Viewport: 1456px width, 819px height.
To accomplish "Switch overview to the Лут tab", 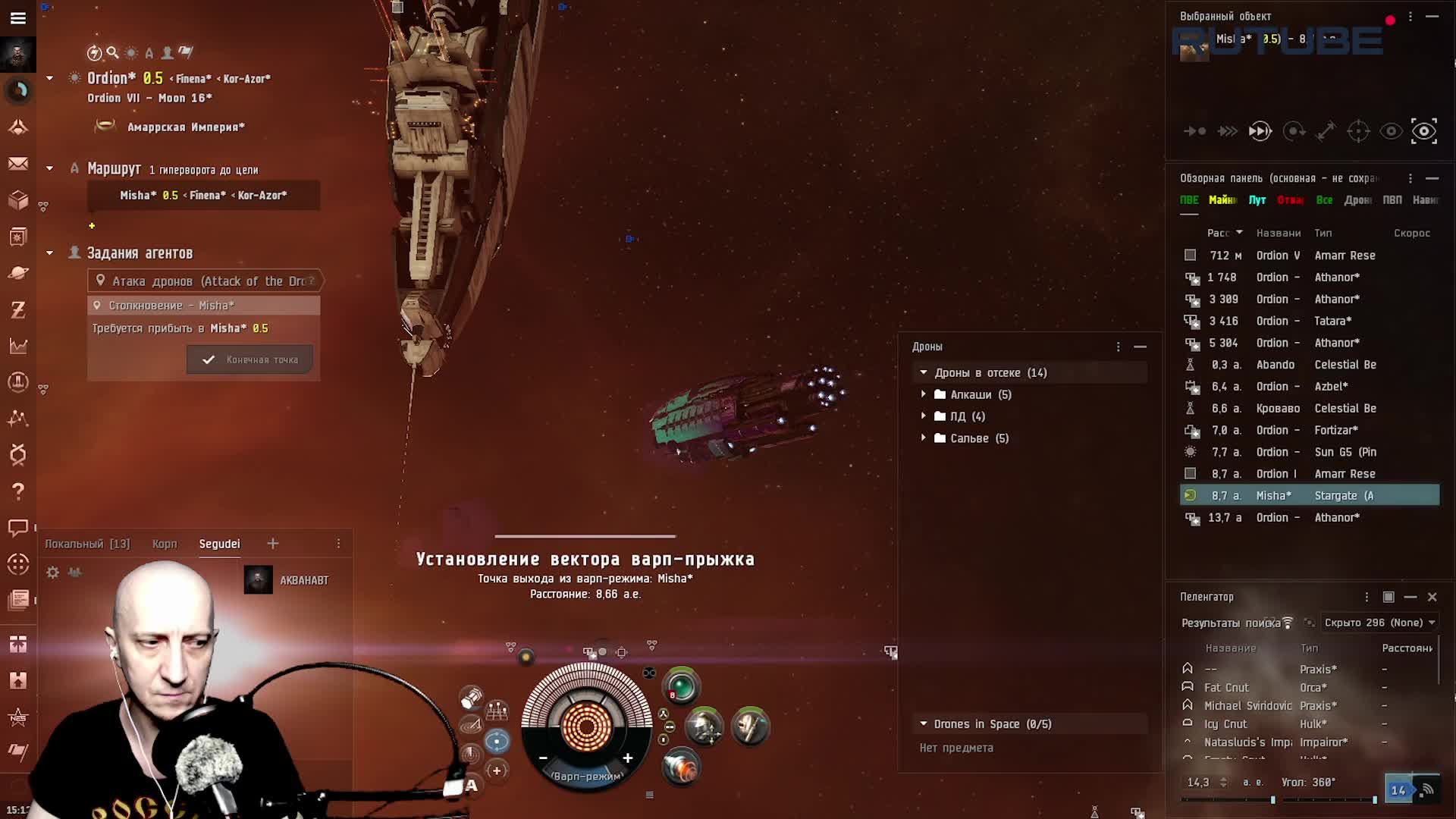I will pyautogui.click(x=1257, y=200).
